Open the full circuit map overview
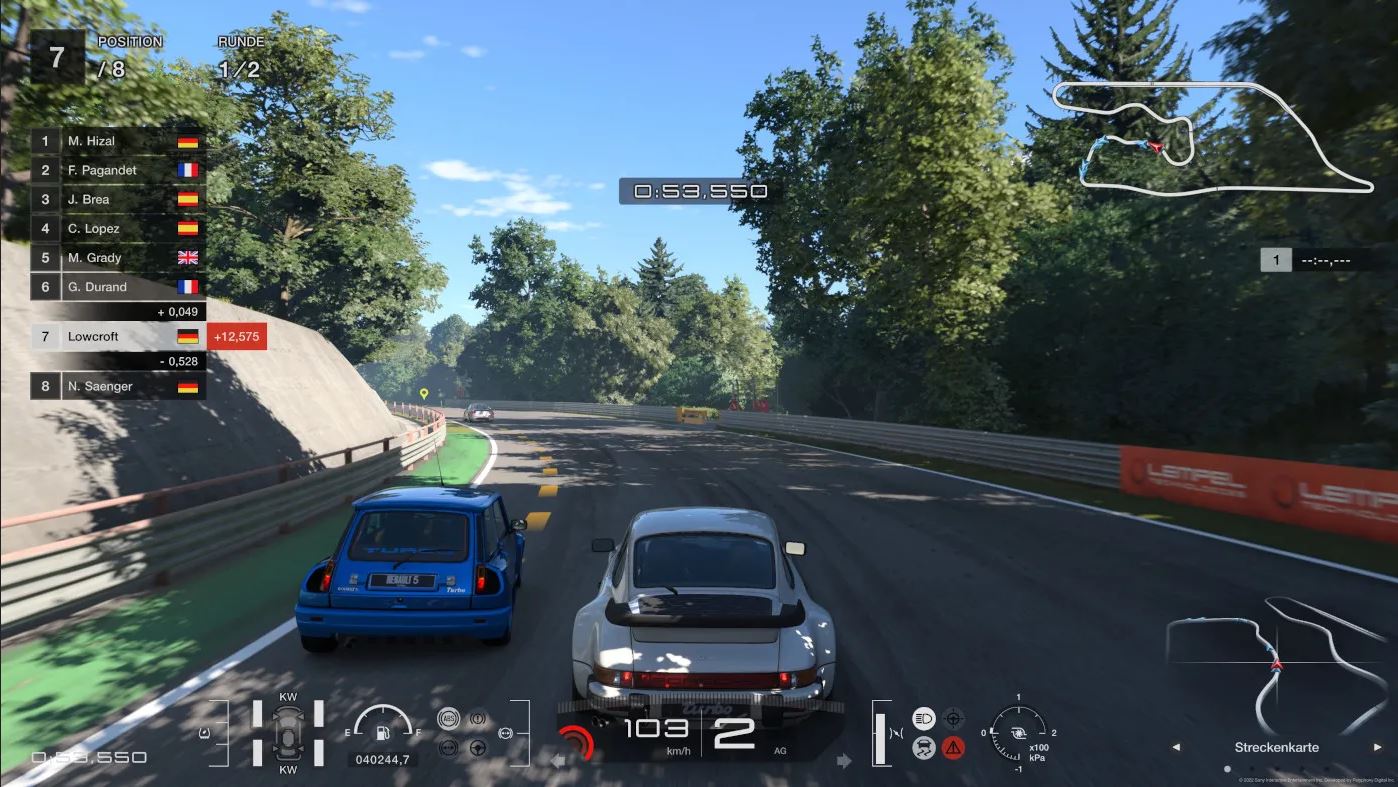The width and height of the screenshot is (1398, 787). point(1213,136)
